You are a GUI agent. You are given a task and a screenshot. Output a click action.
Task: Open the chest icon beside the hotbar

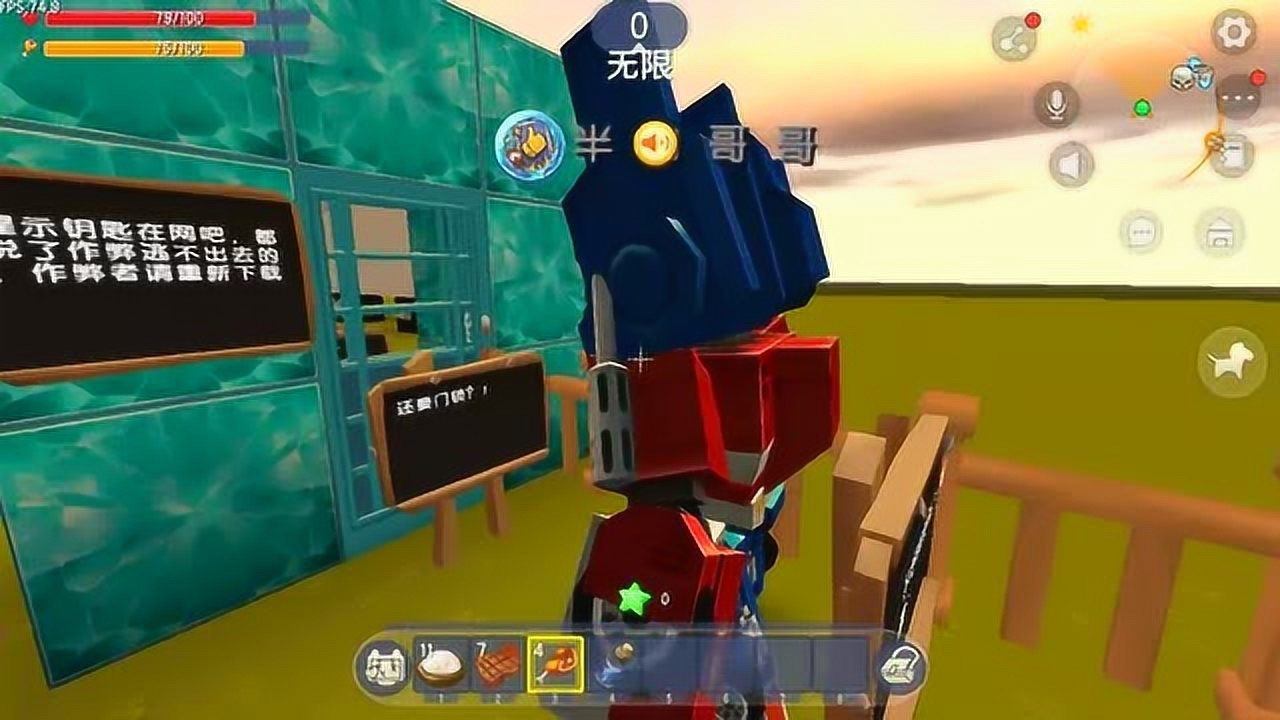[900, 666]
